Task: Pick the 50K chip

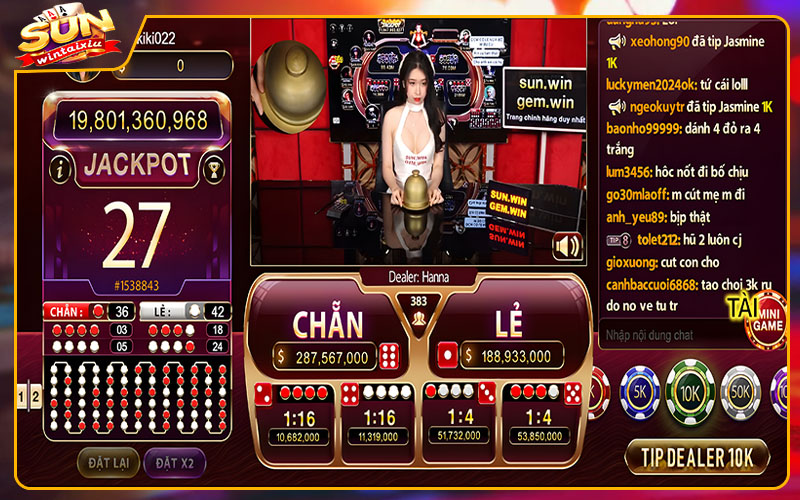Action: pos(741,394)
